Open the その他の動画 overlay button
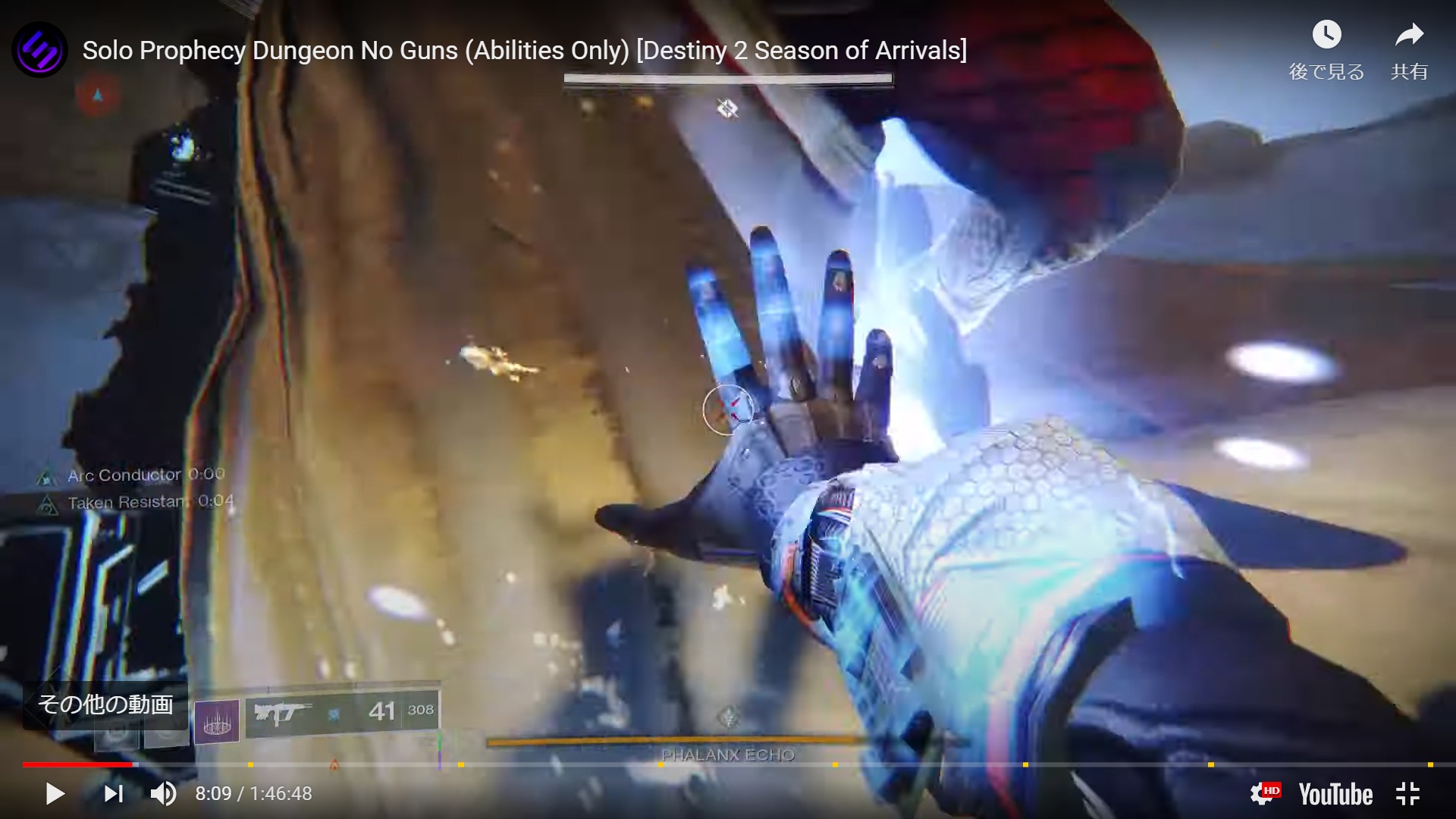 pos(106,704)
